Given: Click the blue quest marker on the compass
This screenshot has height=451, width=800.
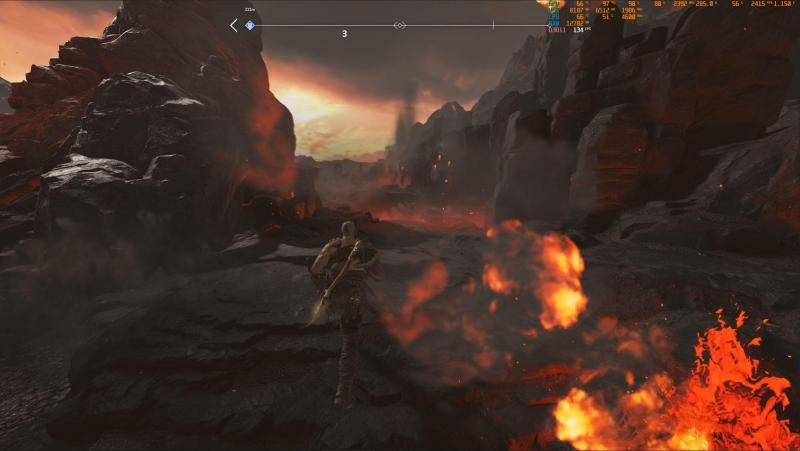Looking at the screenshot, I should [x=250, y=25].
